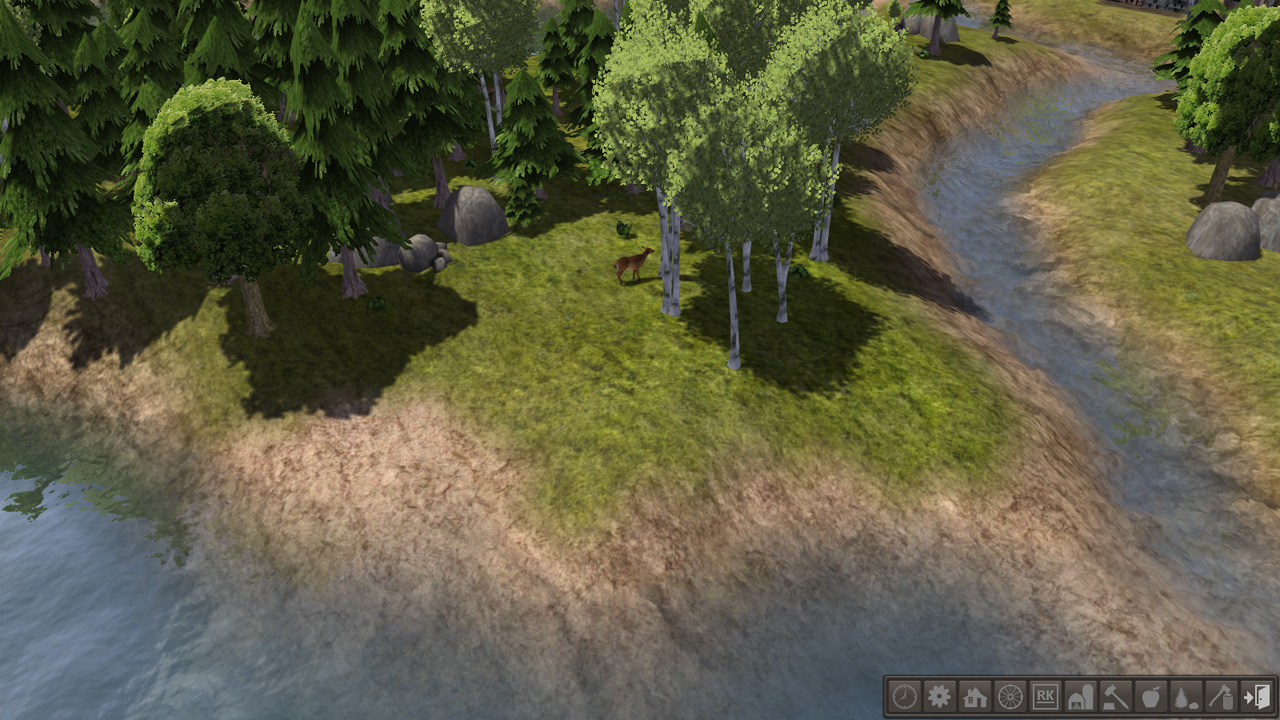The width and height of the screenshot is (1280, 720).
Task: Open the barn and silo storage menu
Action: pos(1080,696)
